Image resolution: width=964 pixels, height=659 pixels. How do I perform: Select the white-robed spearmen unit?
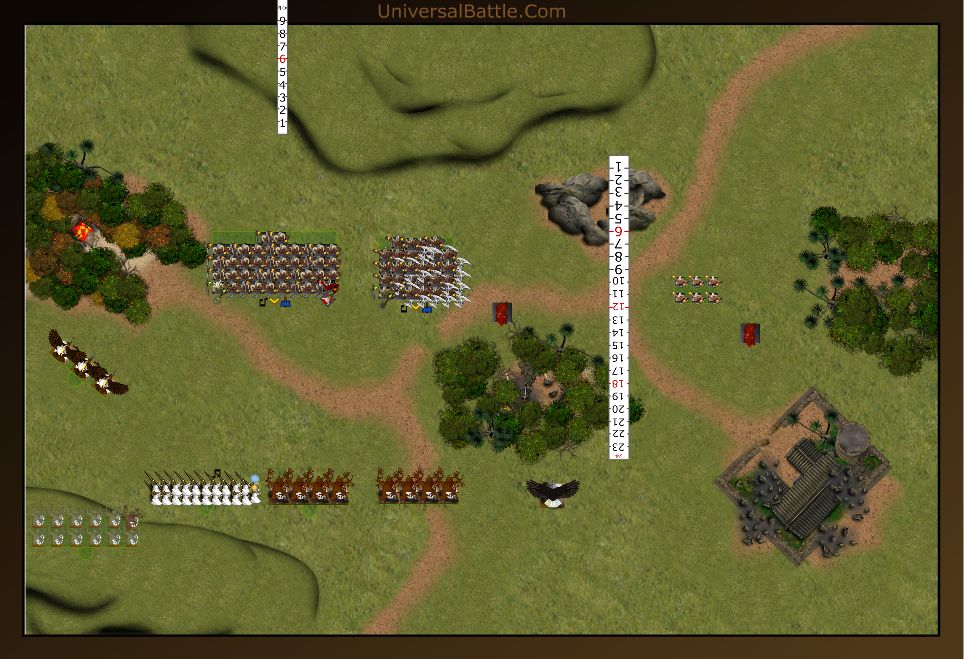click(x=205, y=489)
